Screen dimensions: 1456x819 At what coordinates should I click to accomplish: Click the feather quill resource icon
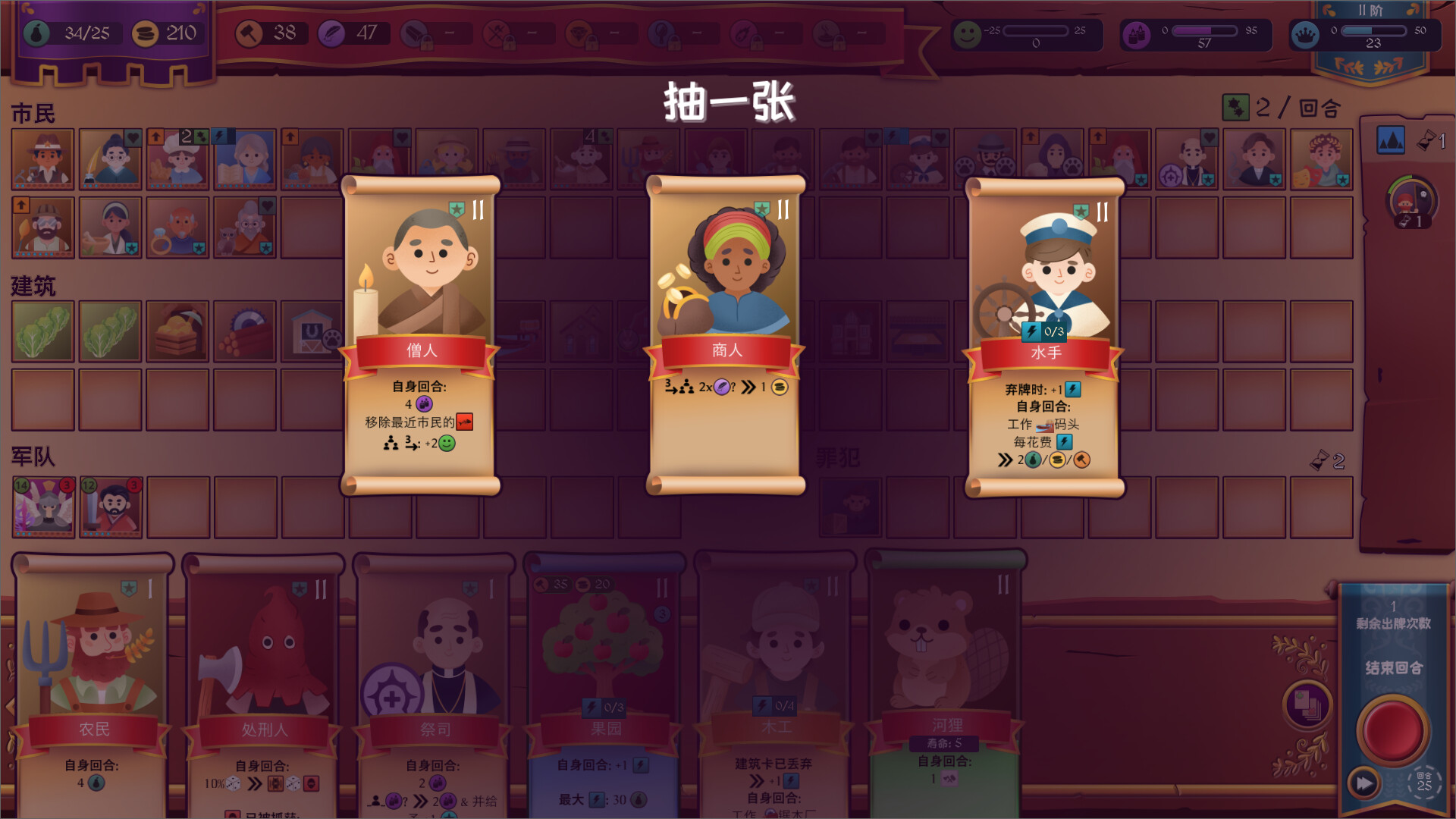(x=331, y=34)
